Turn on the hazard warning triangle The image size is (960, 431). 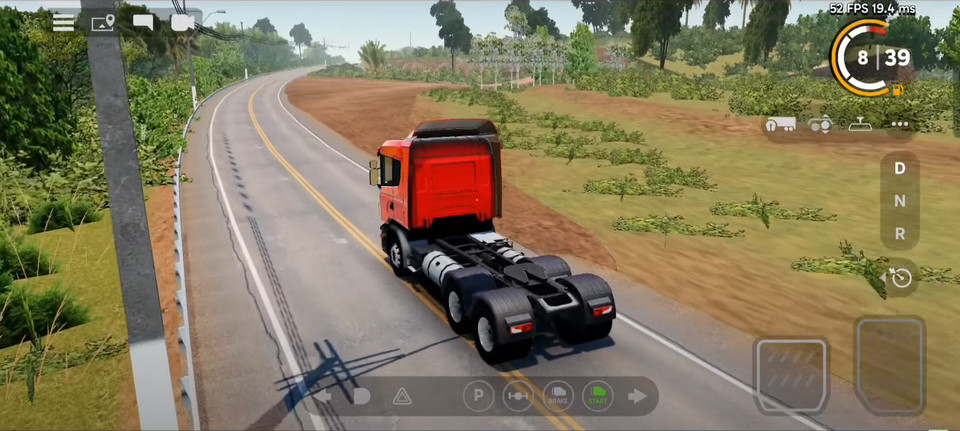coord(401,396)
